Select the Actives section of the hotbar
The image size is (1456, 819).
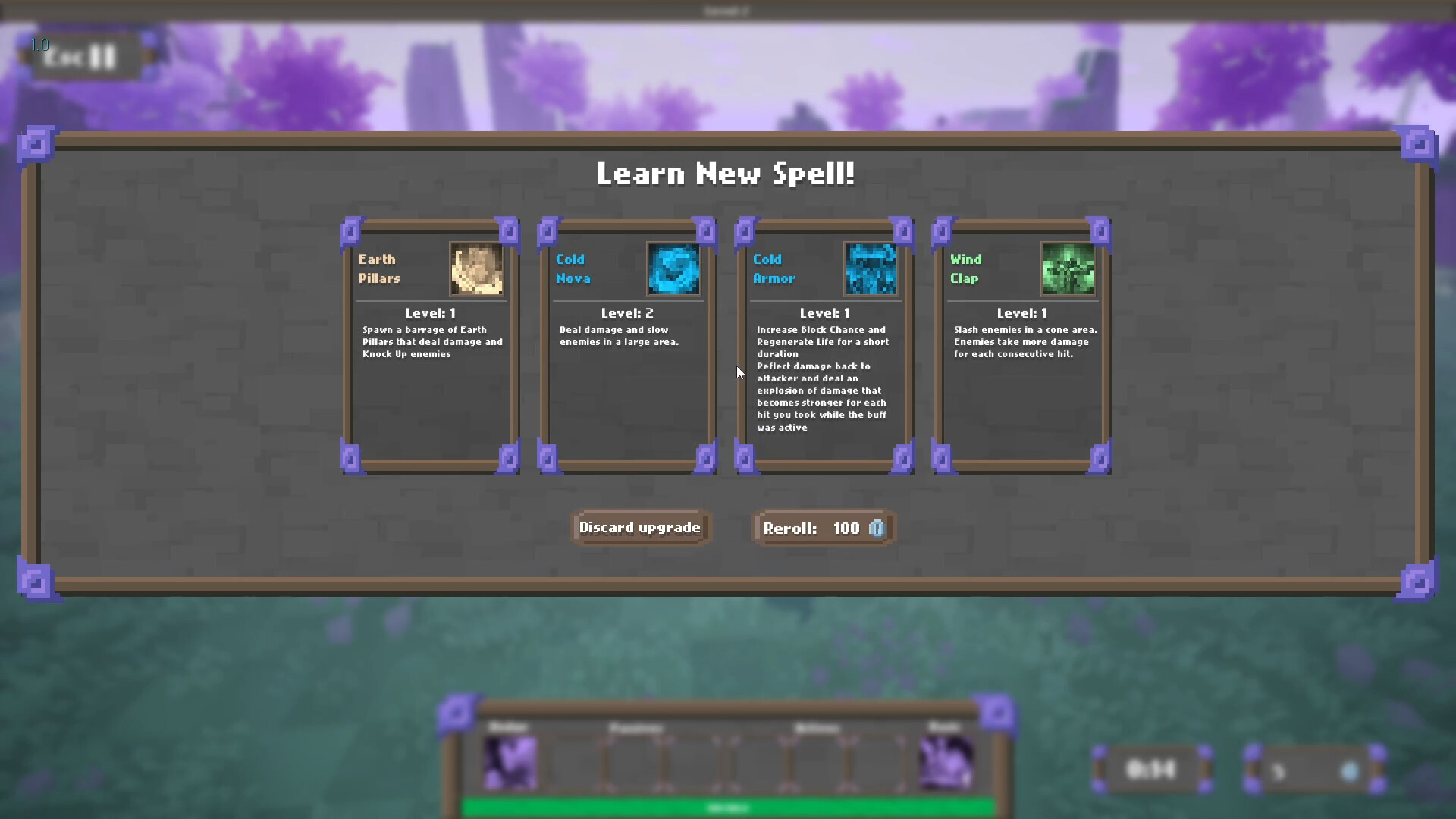click(817, 728)
